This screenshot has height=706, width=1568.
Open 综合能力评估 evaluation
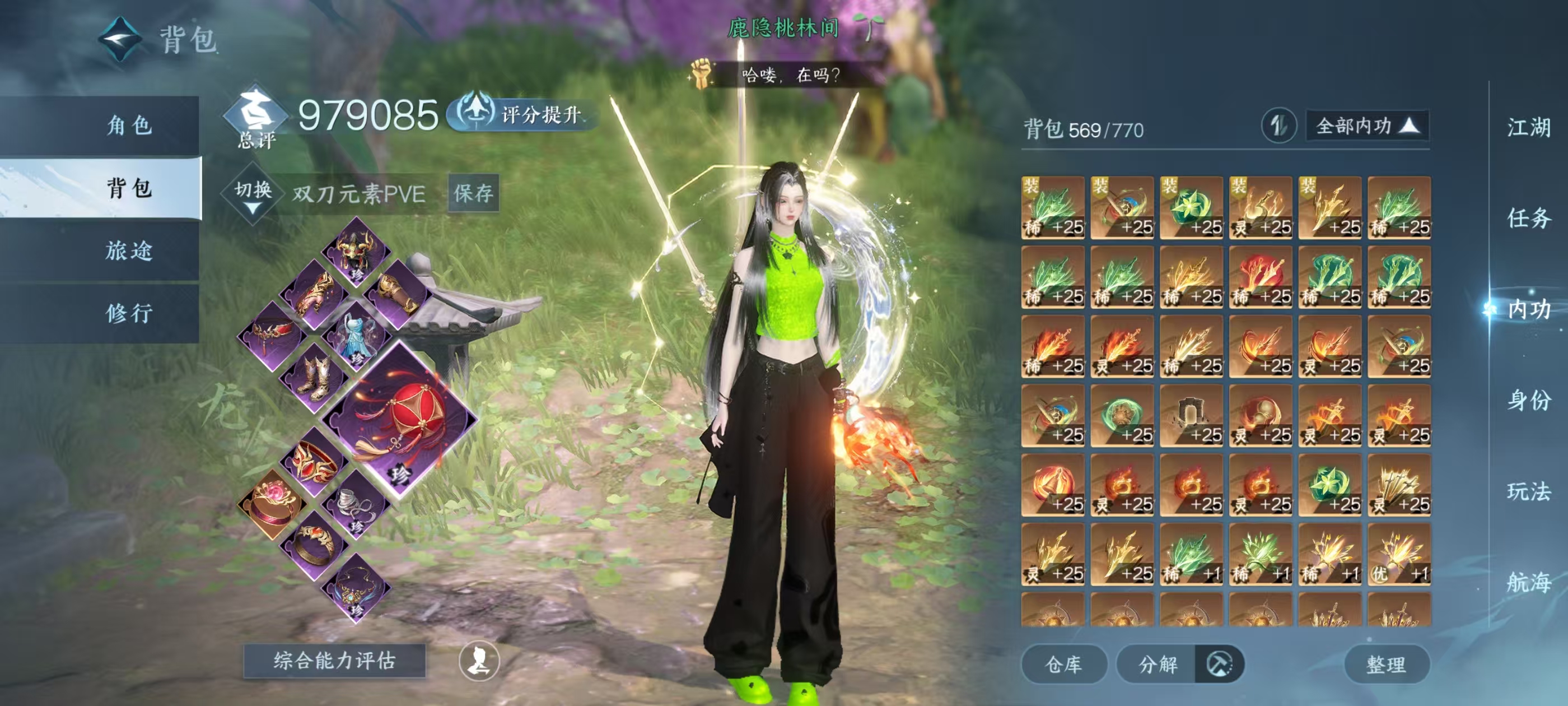pos(334,660)
